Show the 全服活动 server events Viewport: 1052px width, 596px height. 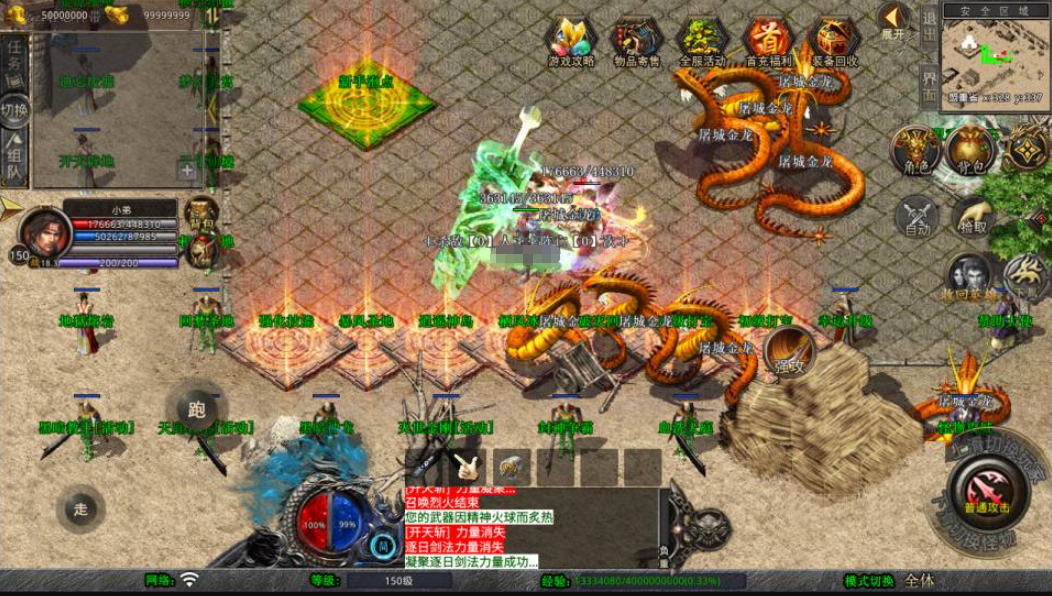click(x=702, y=42)
